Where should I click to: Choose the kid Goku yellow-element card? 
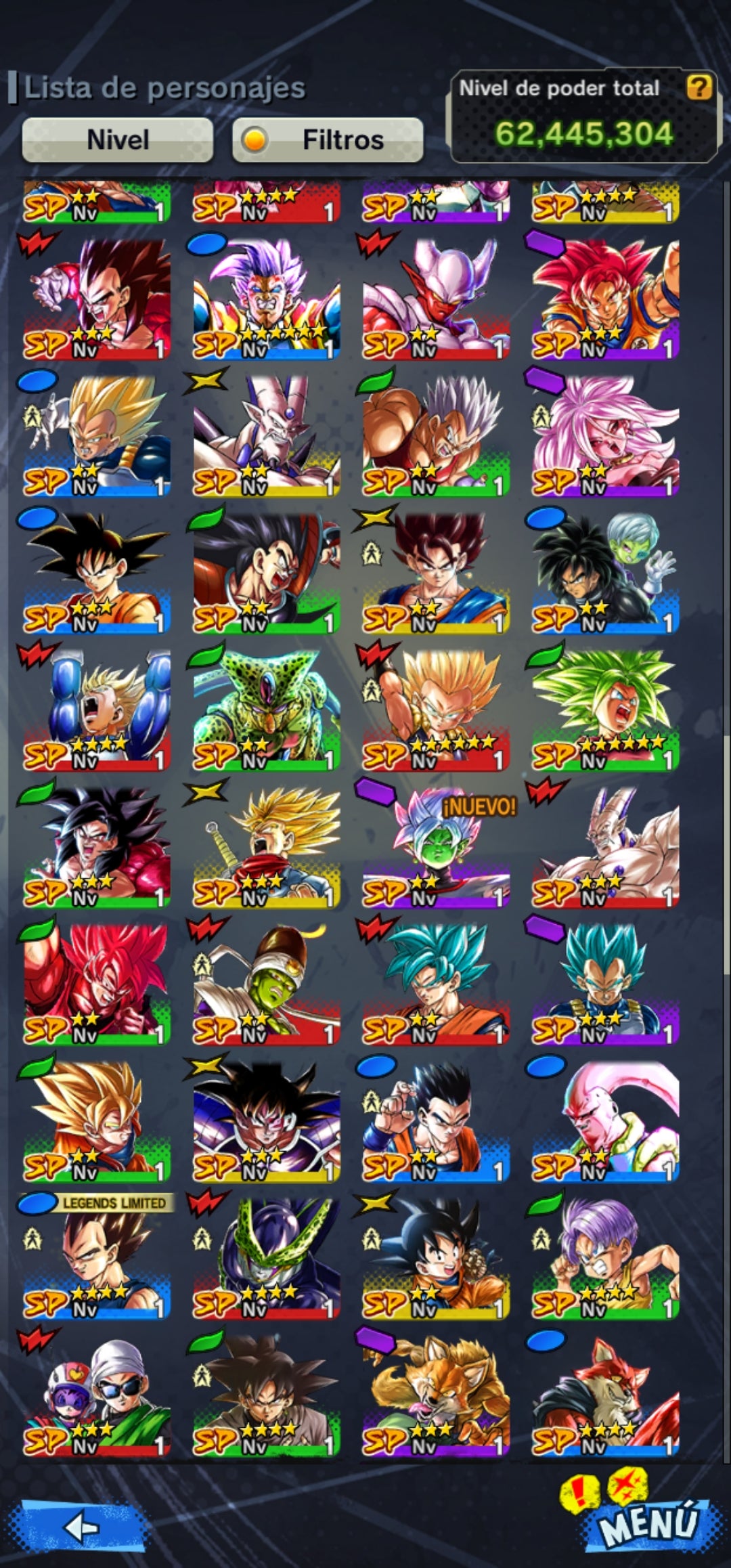point(436,1257)
